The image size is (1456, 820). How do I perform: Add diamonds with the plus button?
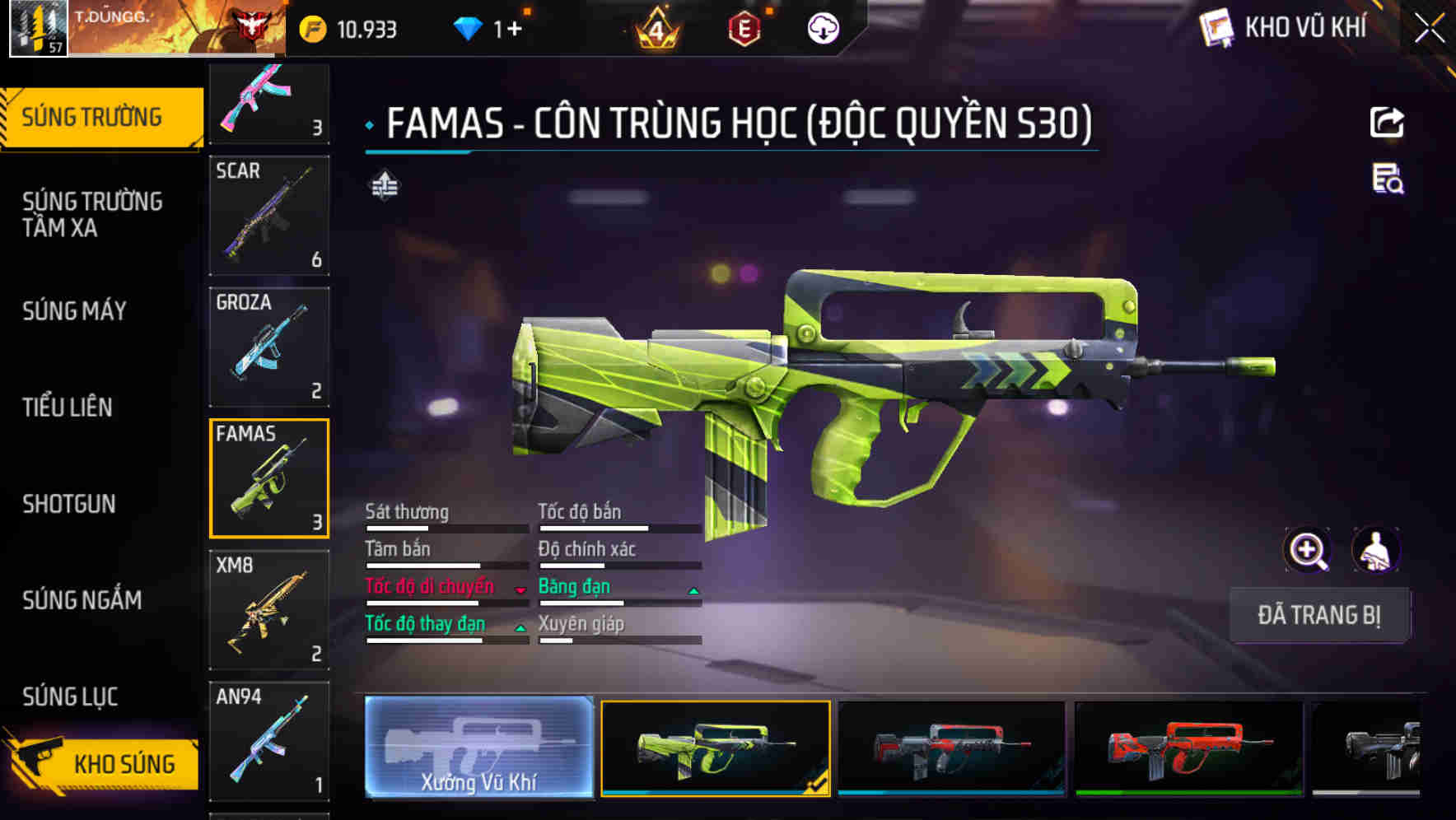514,30
